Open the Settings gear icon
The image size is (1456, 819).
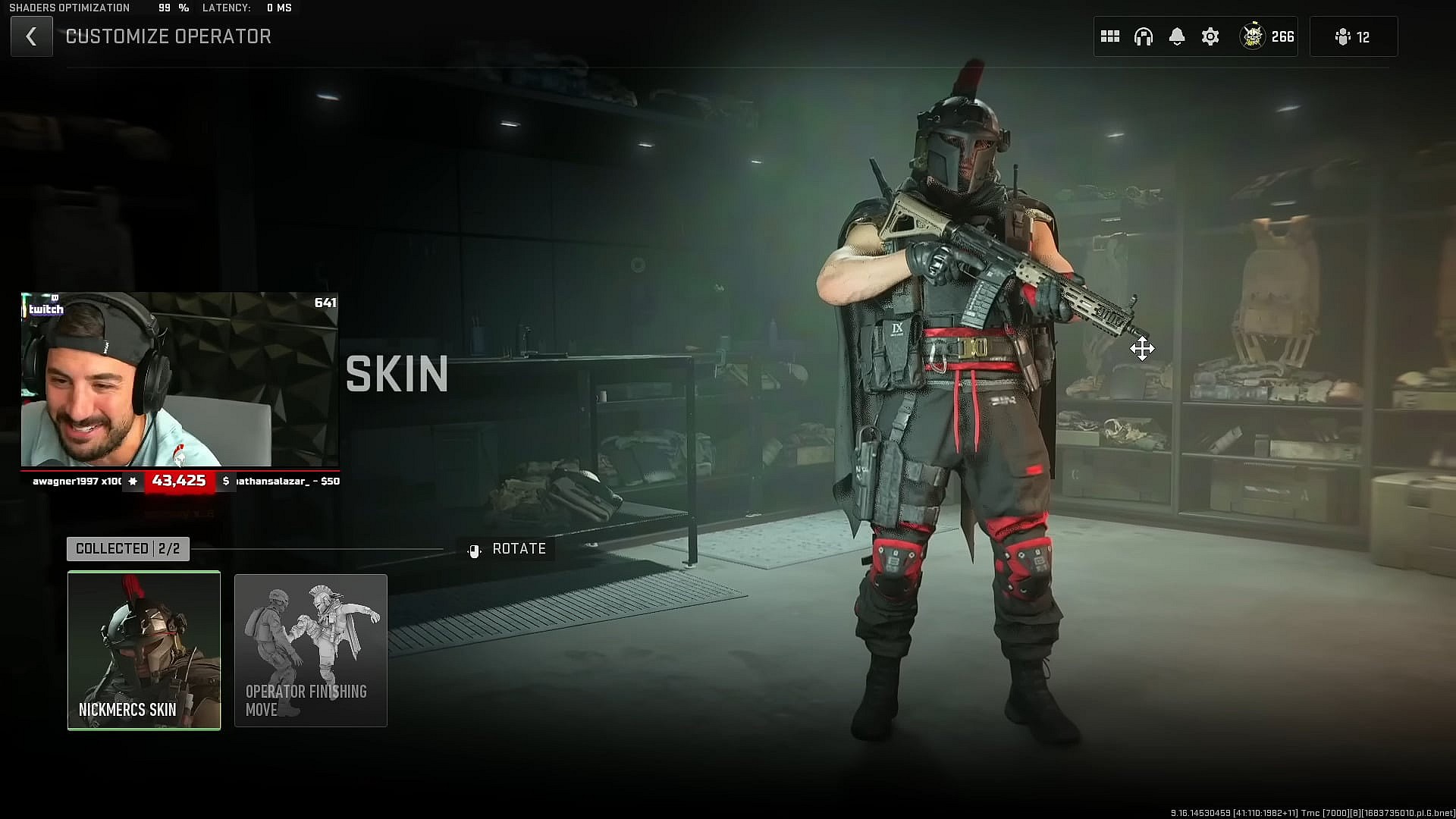[x=1210, y=36]
